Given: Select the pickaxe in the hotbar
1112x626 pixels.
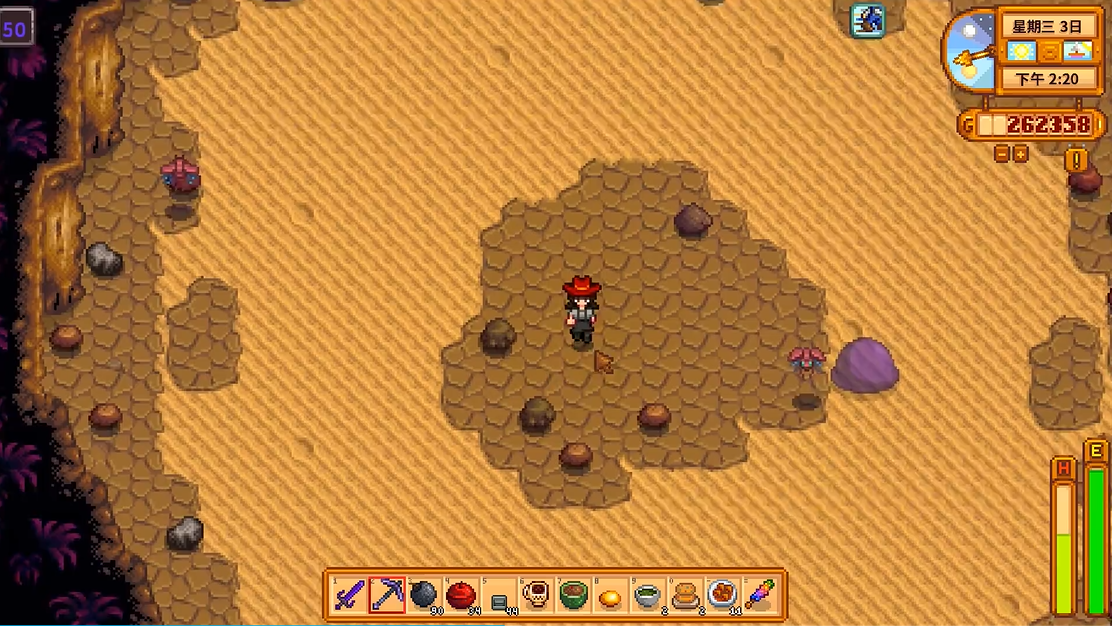Looking at the screenshot, I should [387, 595].
